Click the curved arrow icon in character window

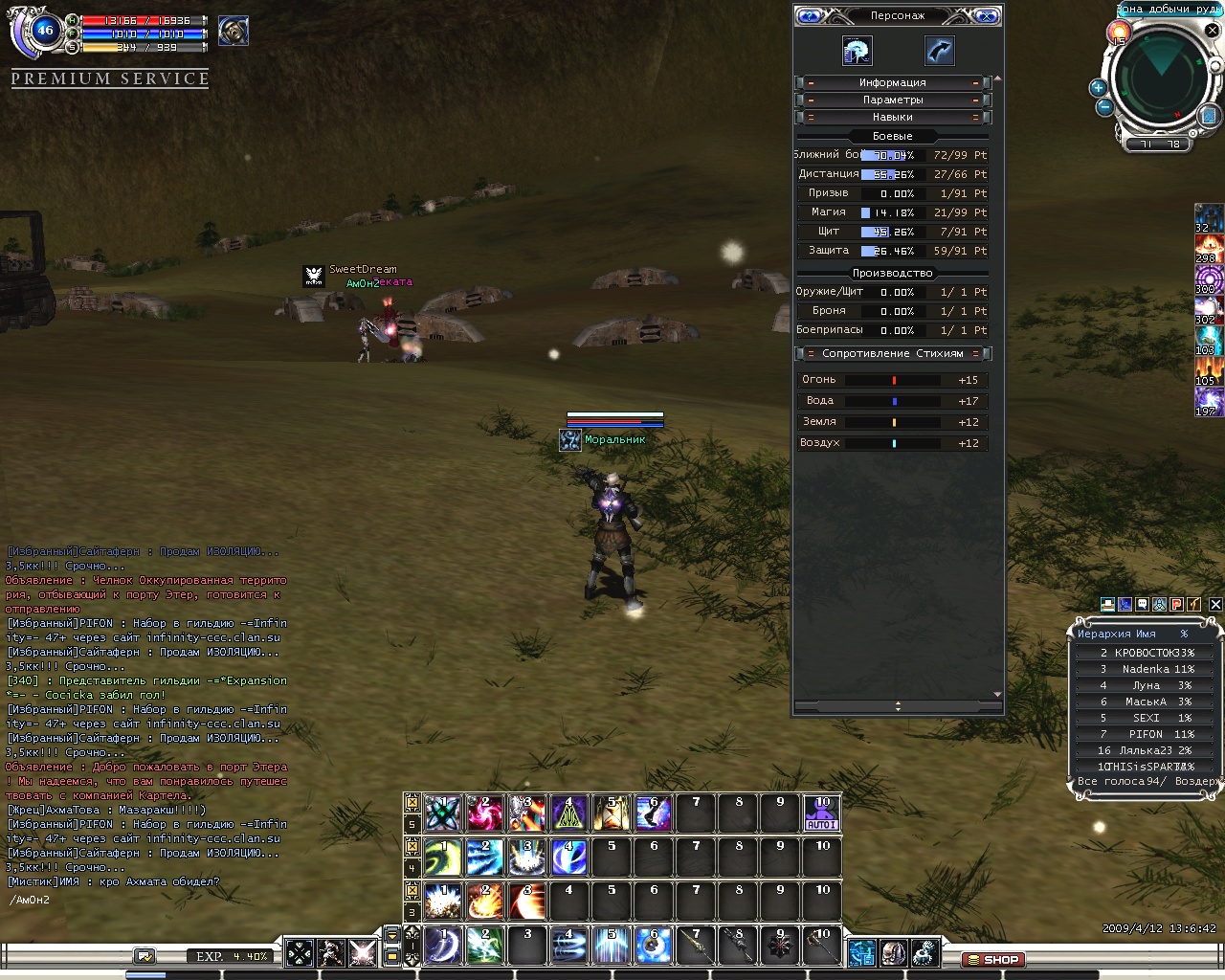point(939,51)
